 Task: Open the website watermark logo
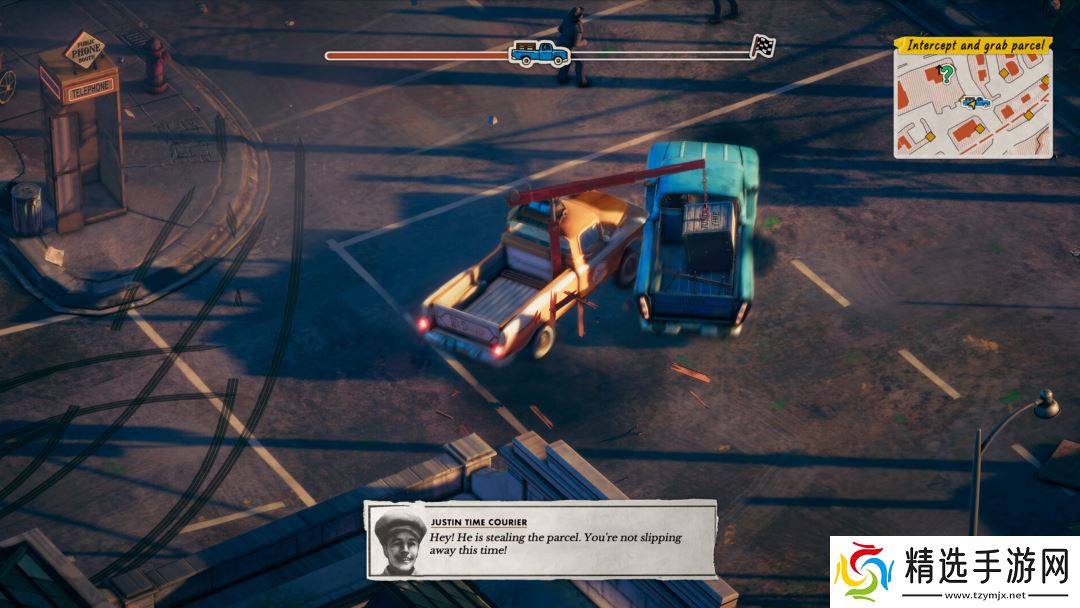pyautogui.click(x=954, y=572)
